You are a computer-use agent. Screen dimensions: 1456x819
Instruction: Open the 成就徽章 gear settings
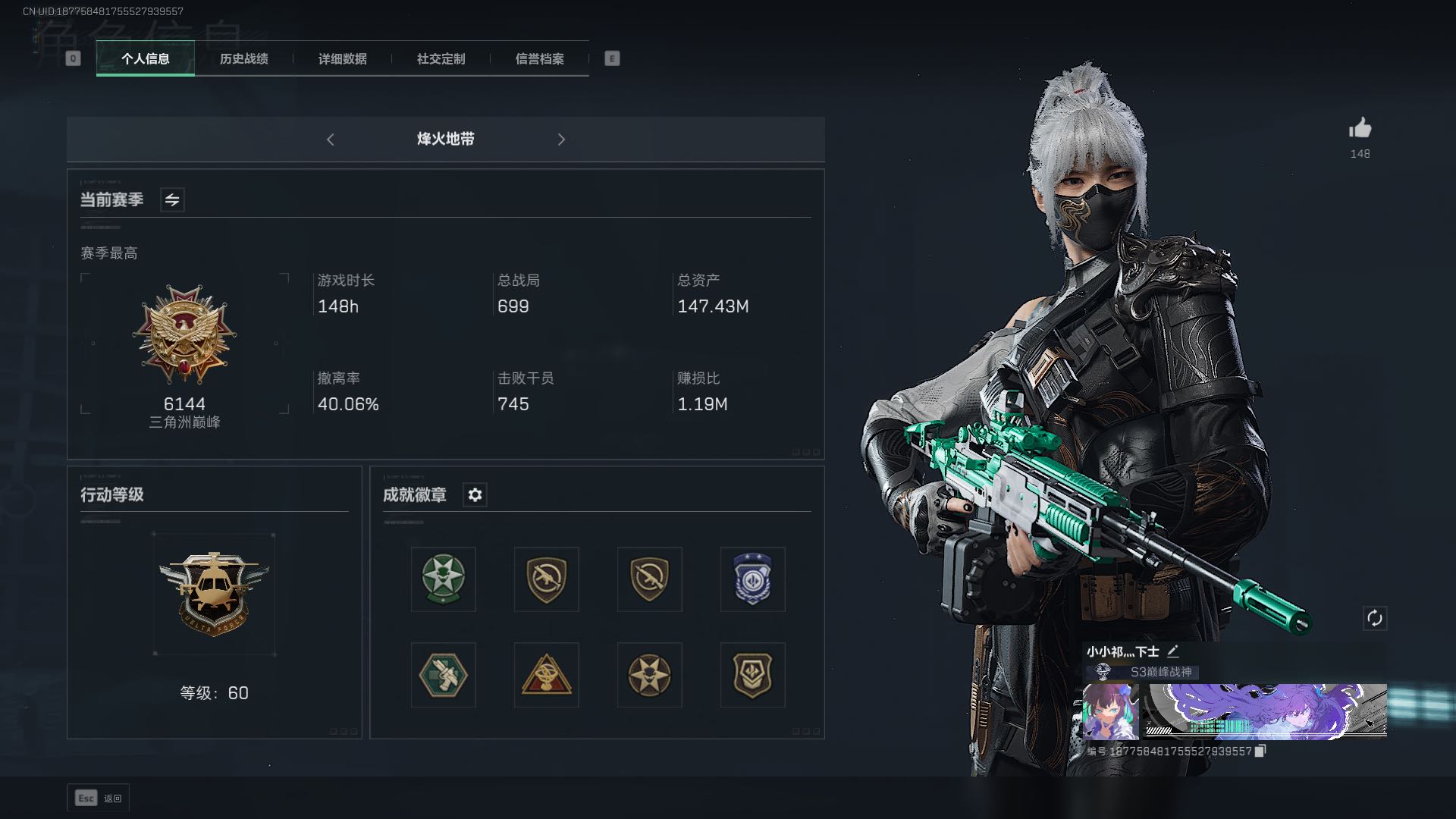475,494
